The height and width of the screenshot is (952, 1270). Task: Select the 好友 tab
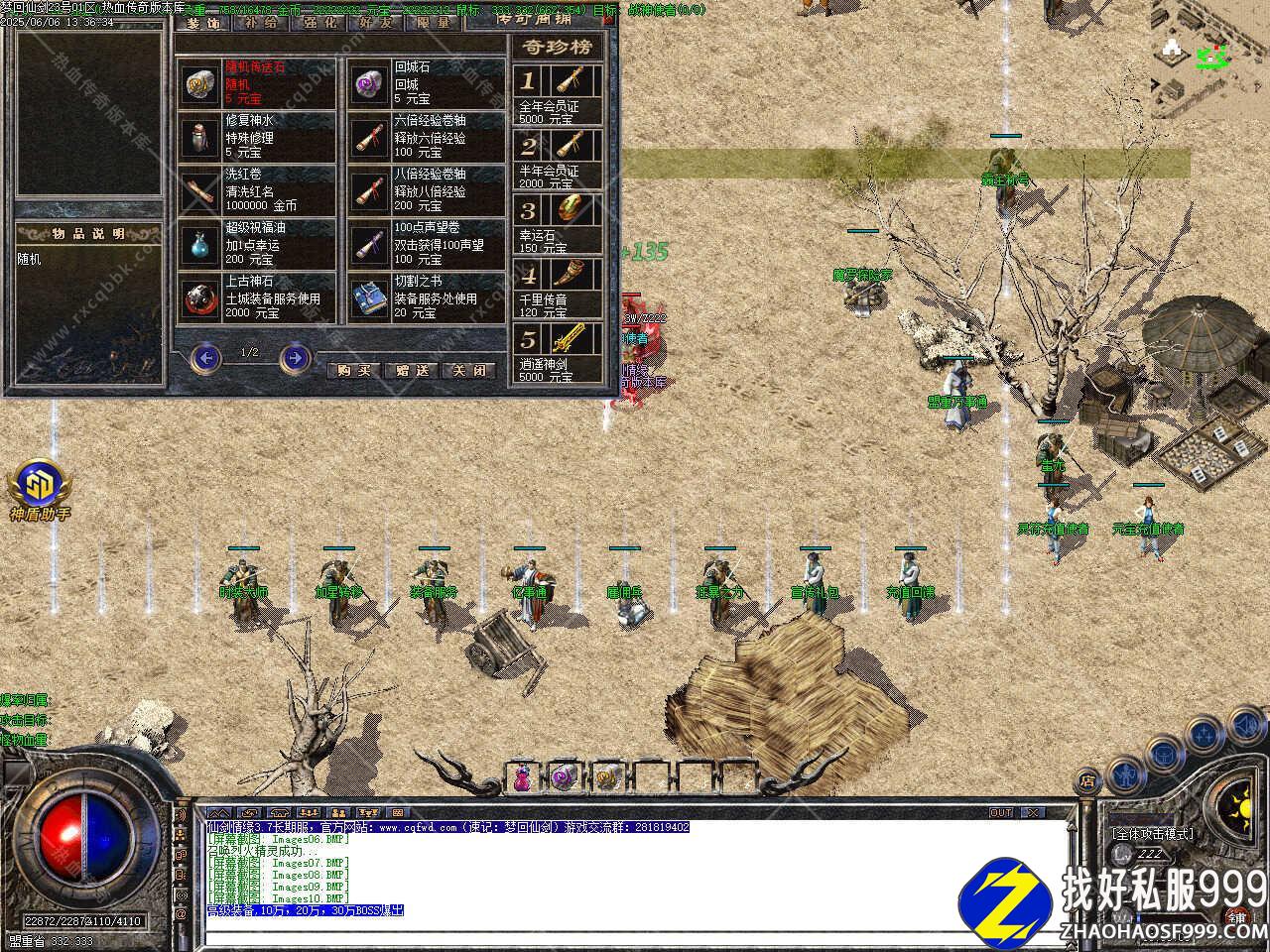[376, 21]
